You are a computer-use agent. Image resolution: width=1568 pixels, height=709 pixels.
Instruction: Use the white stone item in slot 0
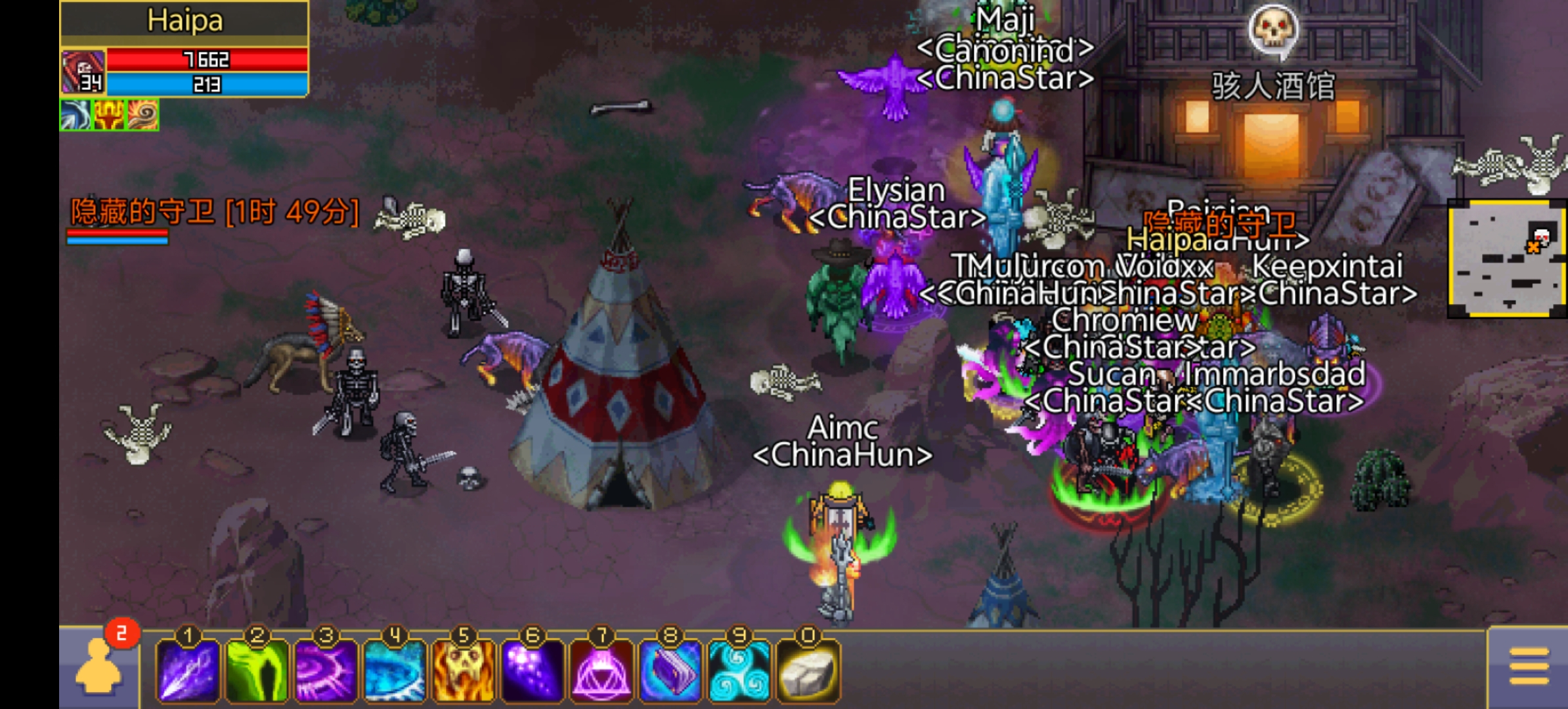[x=808, y=671]
